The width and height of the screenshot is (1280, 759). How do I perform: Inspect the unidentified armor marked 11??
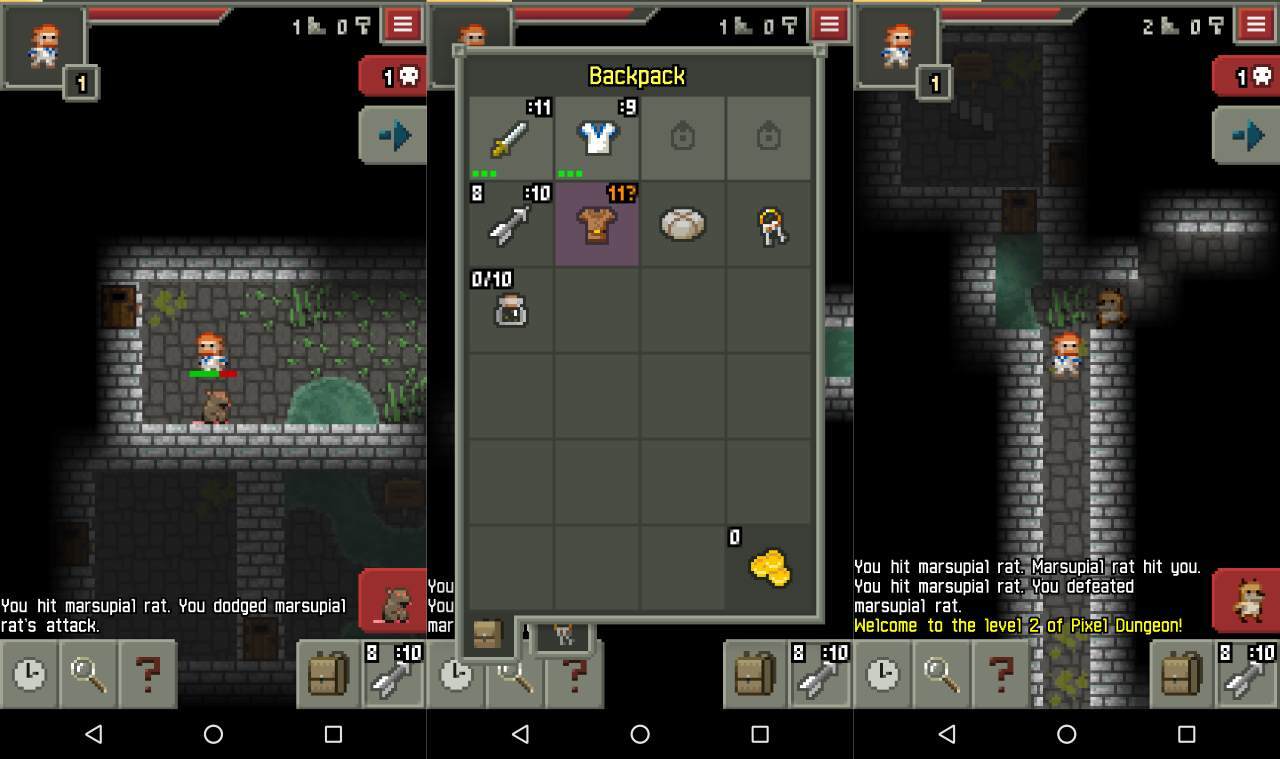[x=597, y=224]
